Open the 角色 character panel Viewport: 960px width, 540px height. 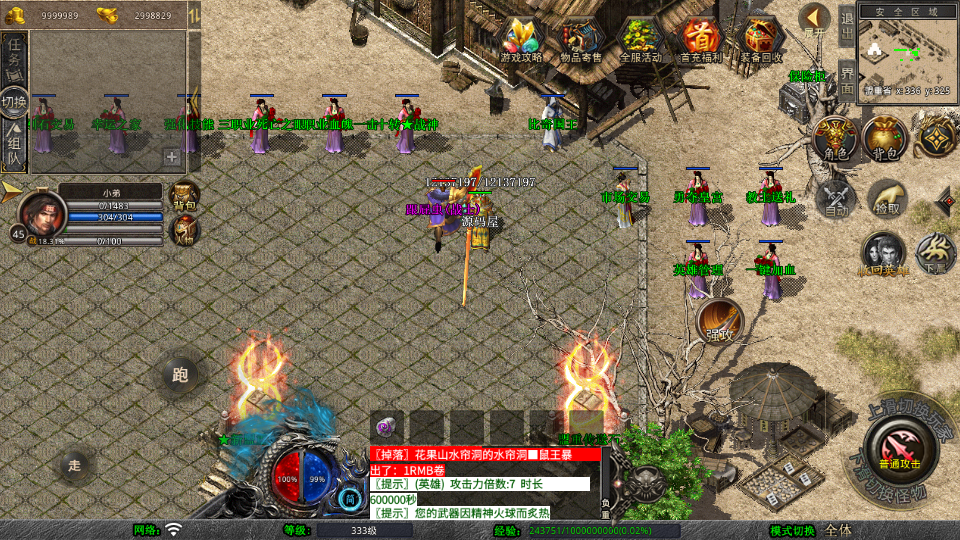(x=832, y=138)
